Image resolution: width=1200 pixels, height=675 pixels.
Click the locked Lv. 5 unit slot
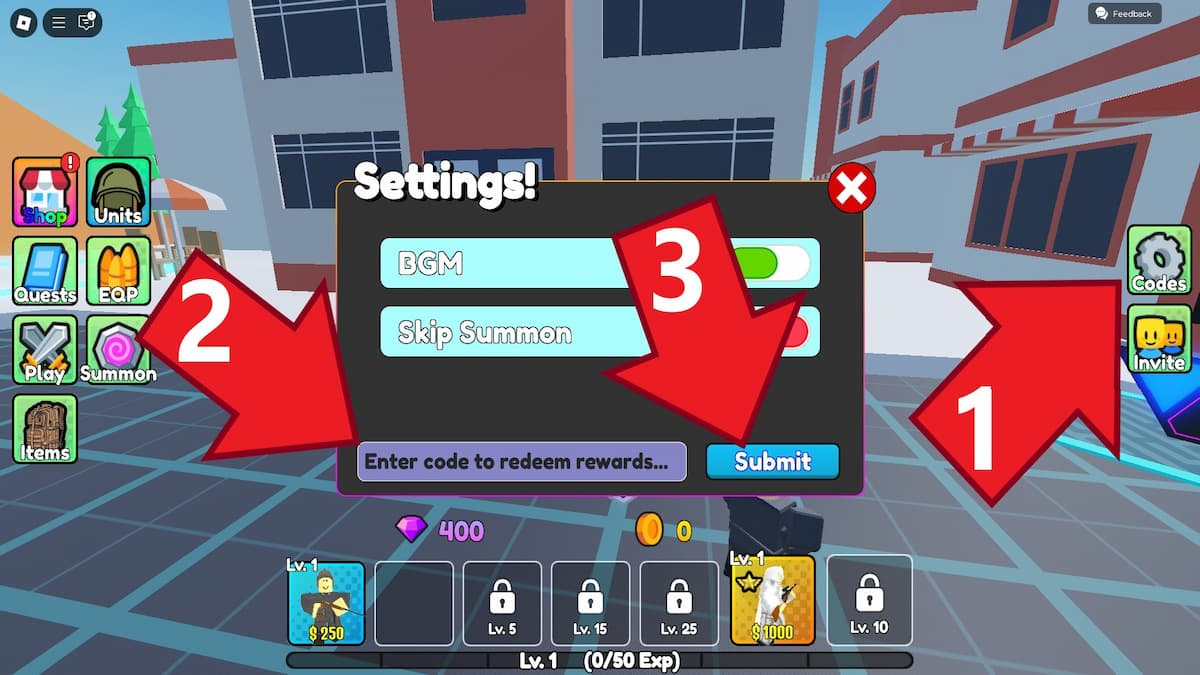[x=502, y=602]
